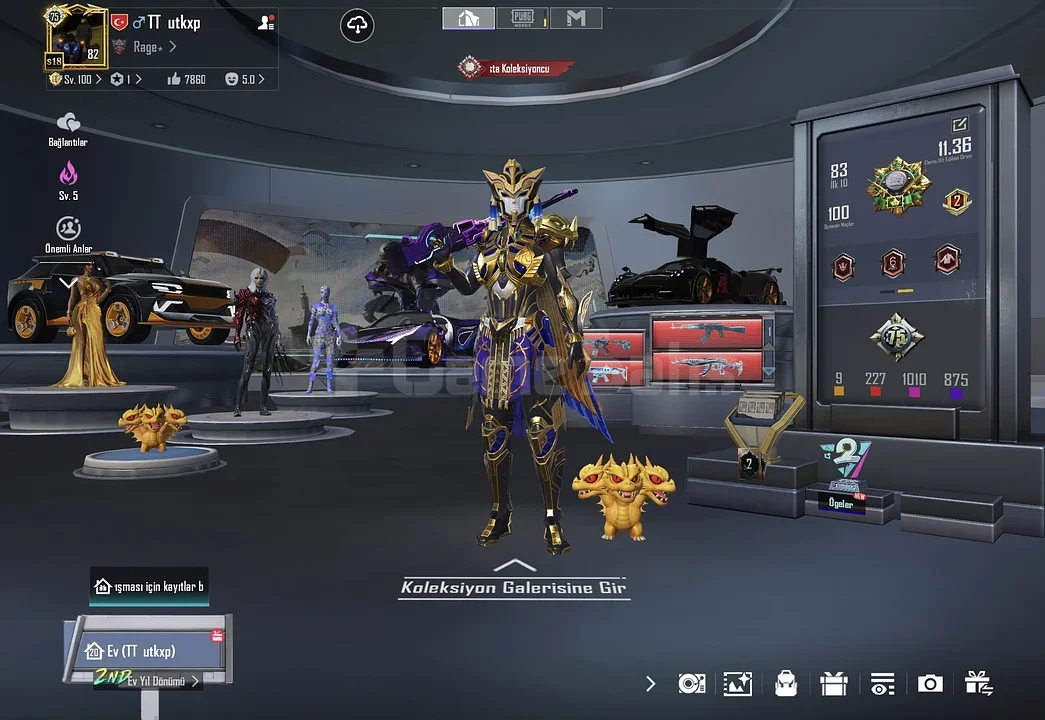
Task: Open the player avatar profile frame
Action: [77, 37]
